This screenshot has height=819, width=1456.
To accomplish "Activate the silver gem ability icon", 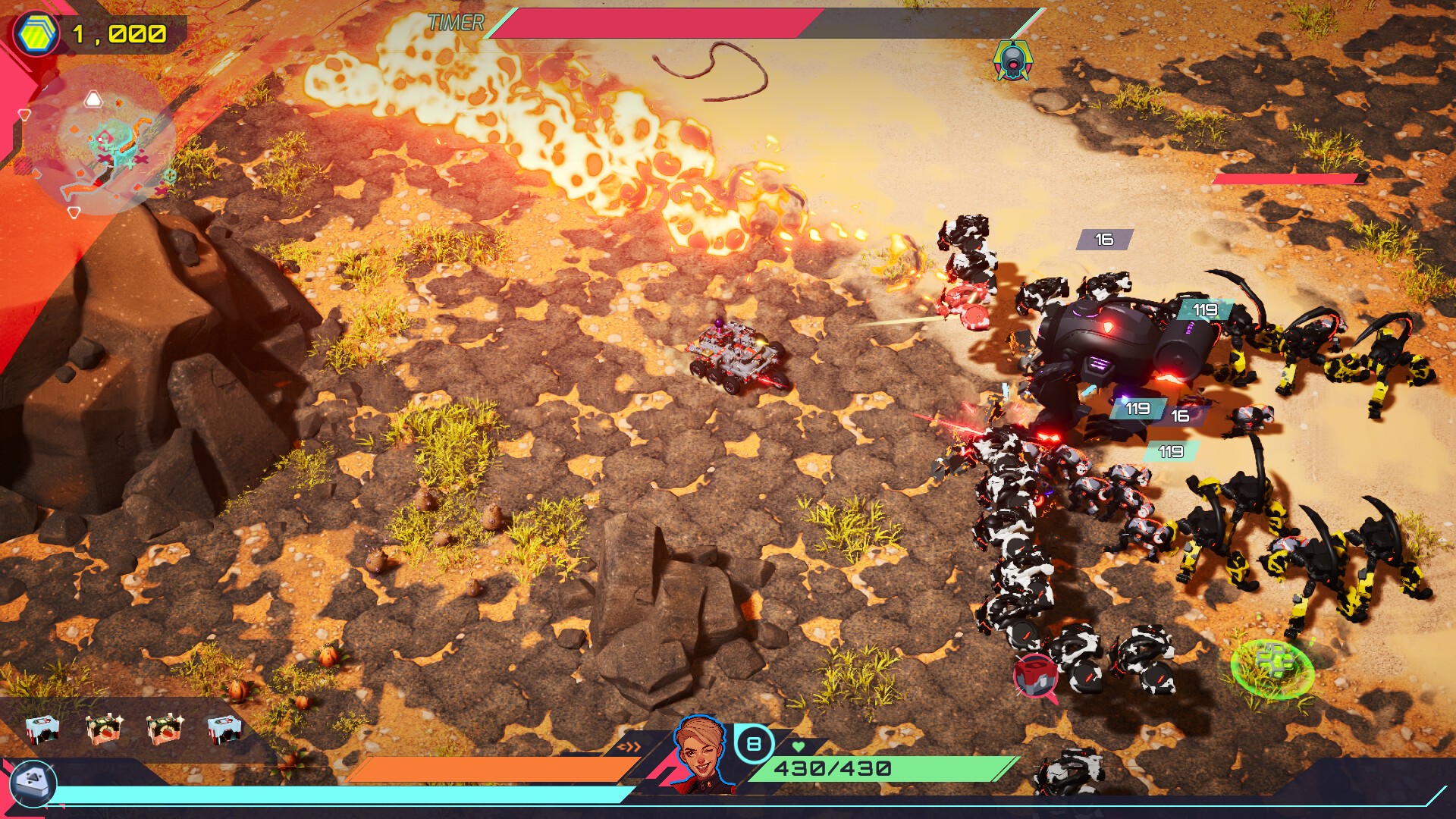I will pos(33,783).
